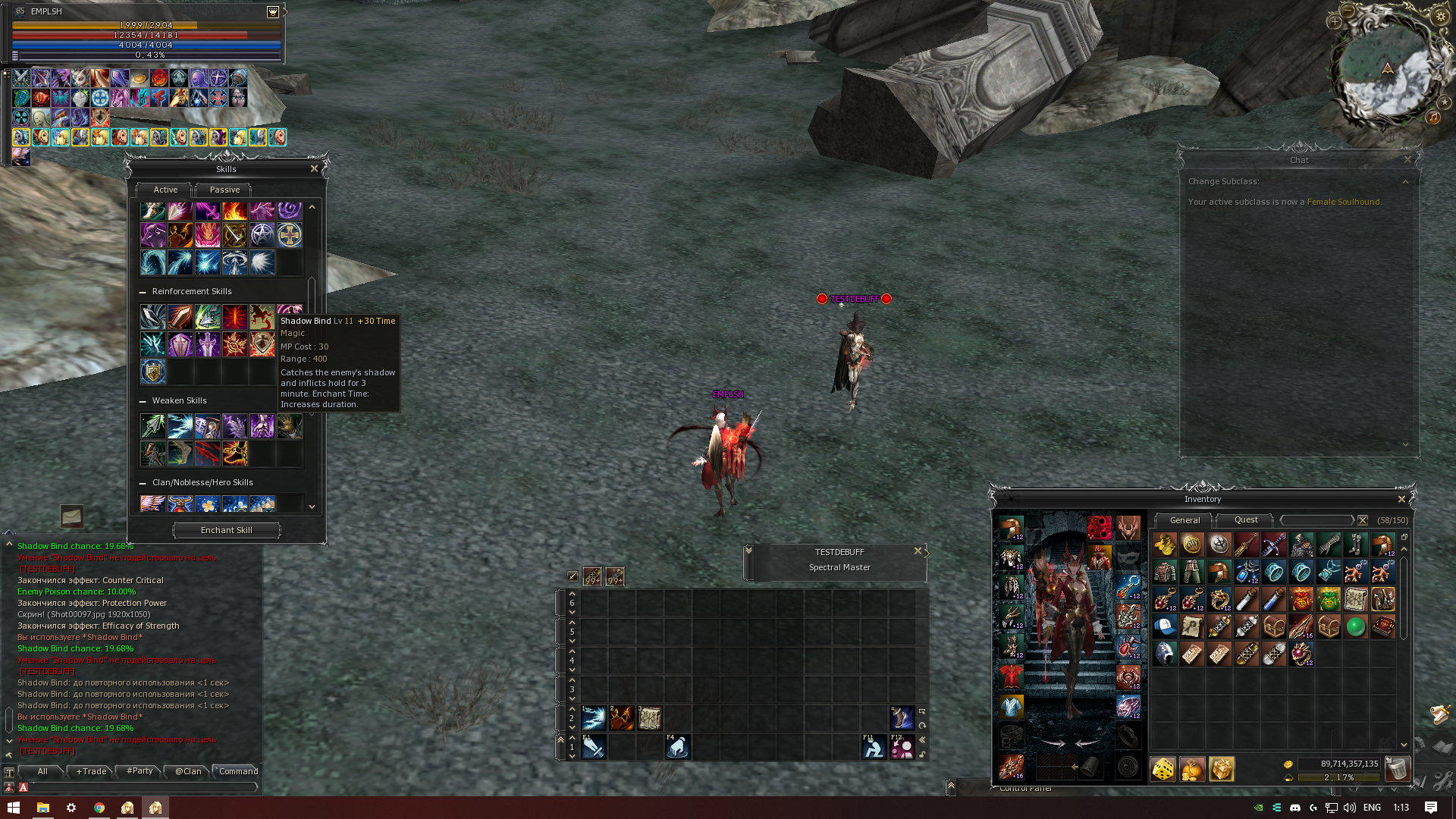
Task: Close the TESTDEBUFF target window
Action: point(918,551)
